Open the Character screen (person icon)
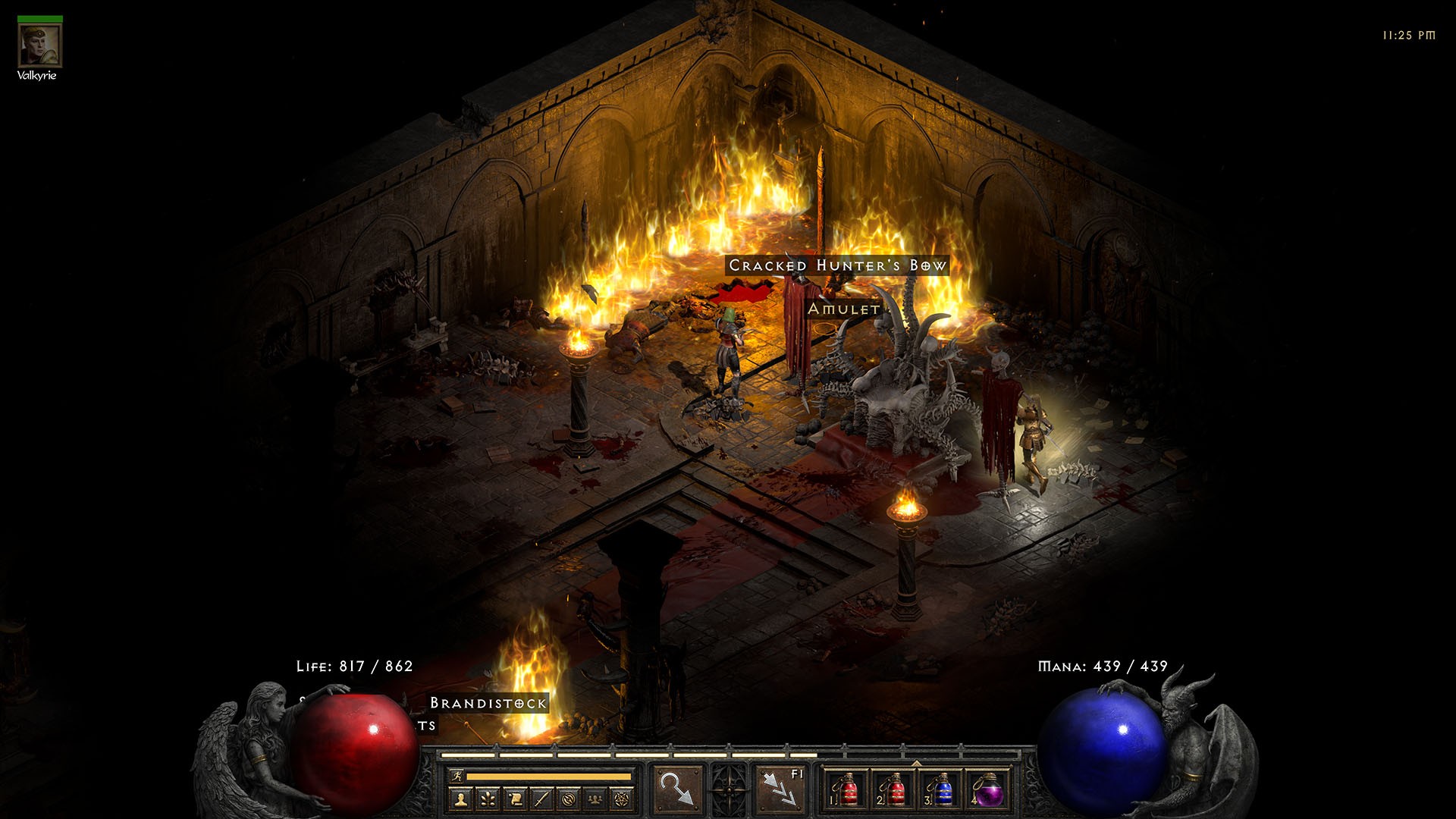 click(460, 798)
